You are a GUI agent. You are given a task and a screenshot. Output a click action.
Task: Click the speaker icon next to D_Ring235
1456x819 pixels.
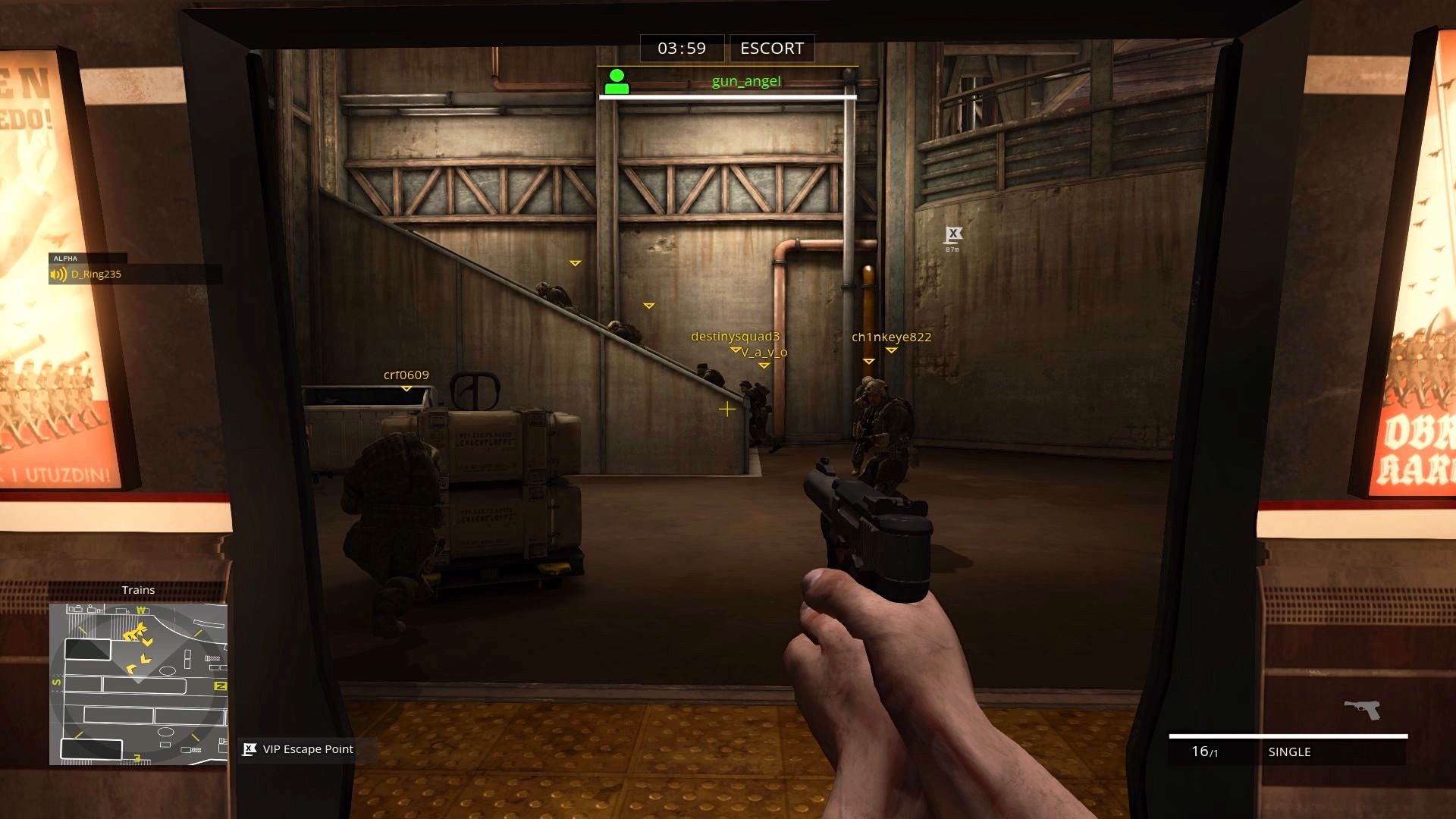click(x=58, y=274)
